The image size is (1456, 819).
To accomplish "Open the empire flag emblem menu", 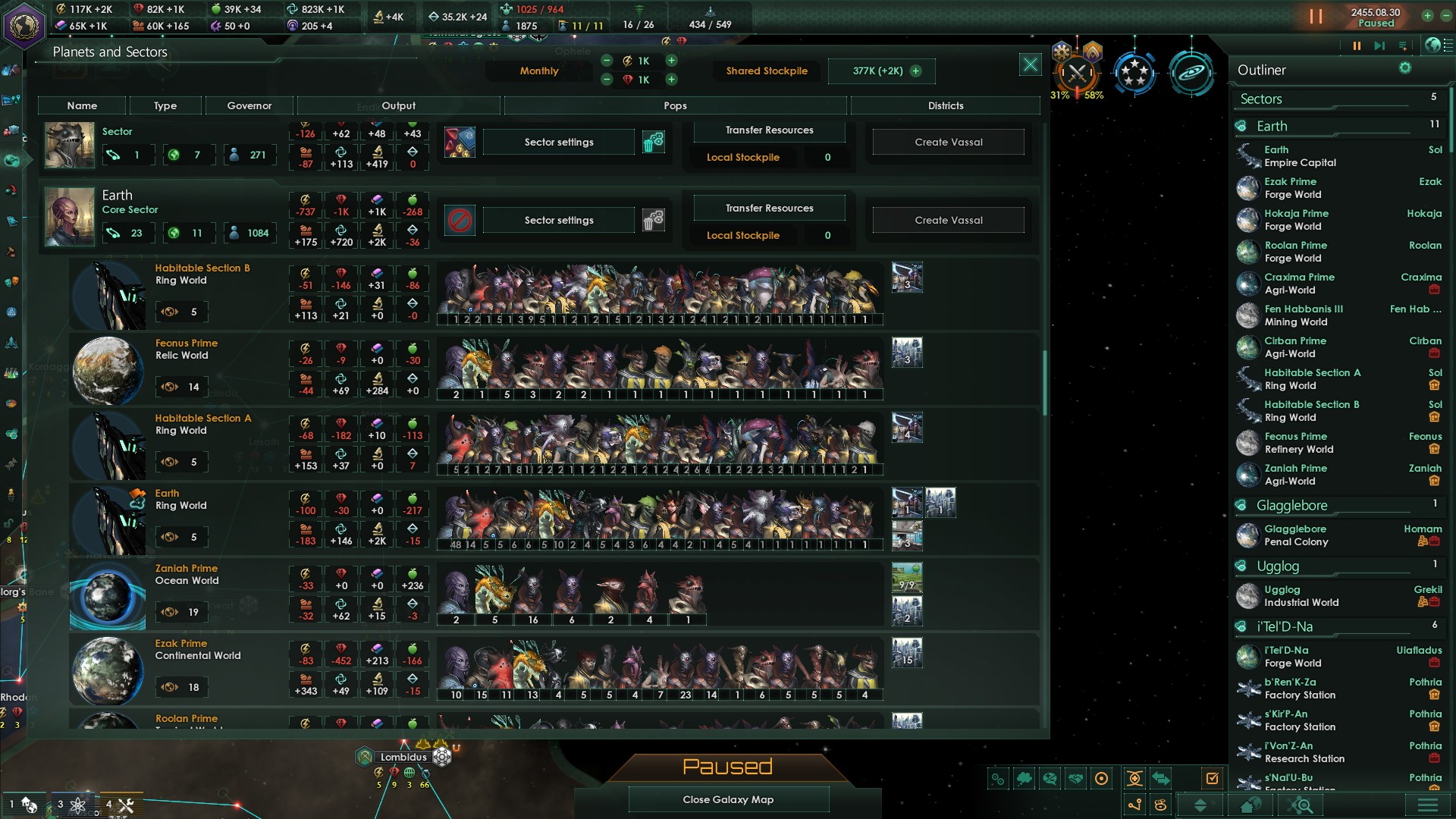I will coord(24,25).
